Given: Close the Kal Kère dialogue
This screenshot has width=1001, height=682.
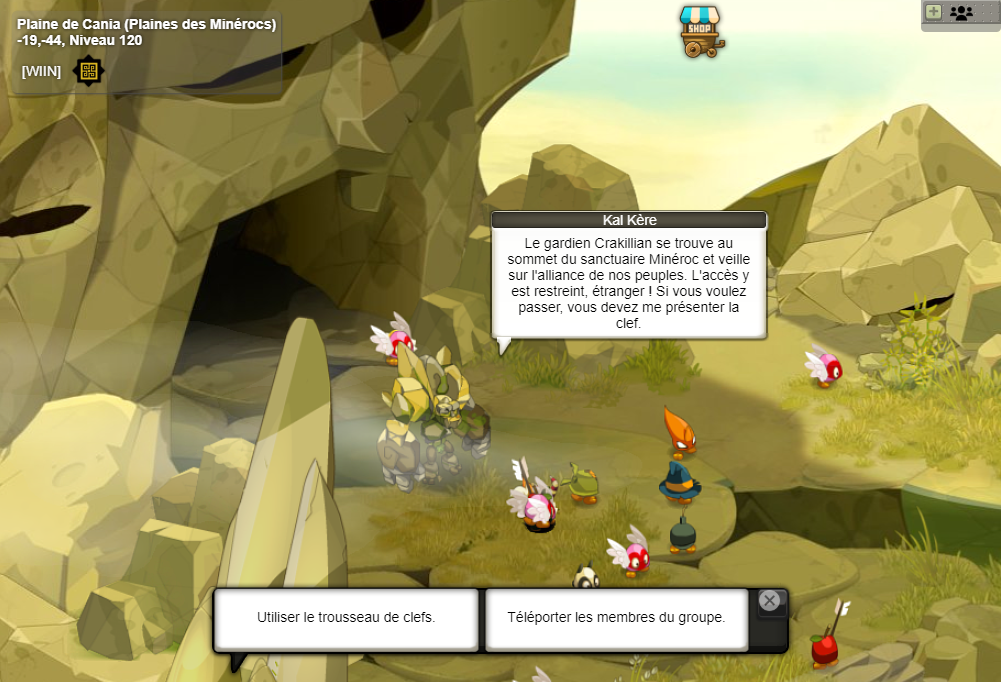Looking at the screenshot, I should coord(769,600).
